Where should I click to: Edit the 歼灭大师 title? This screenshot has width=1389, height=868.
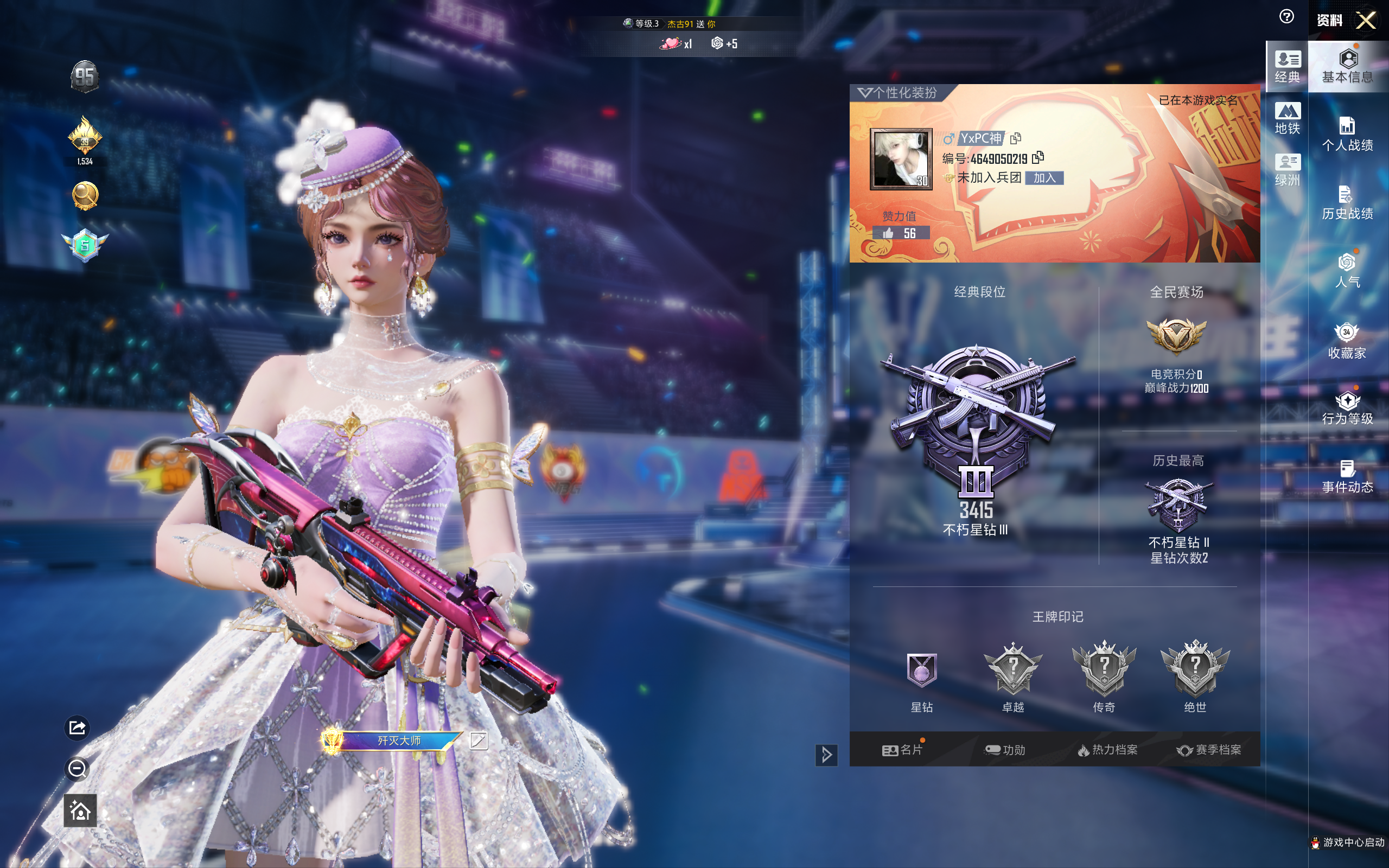click(x=479, y=741)
